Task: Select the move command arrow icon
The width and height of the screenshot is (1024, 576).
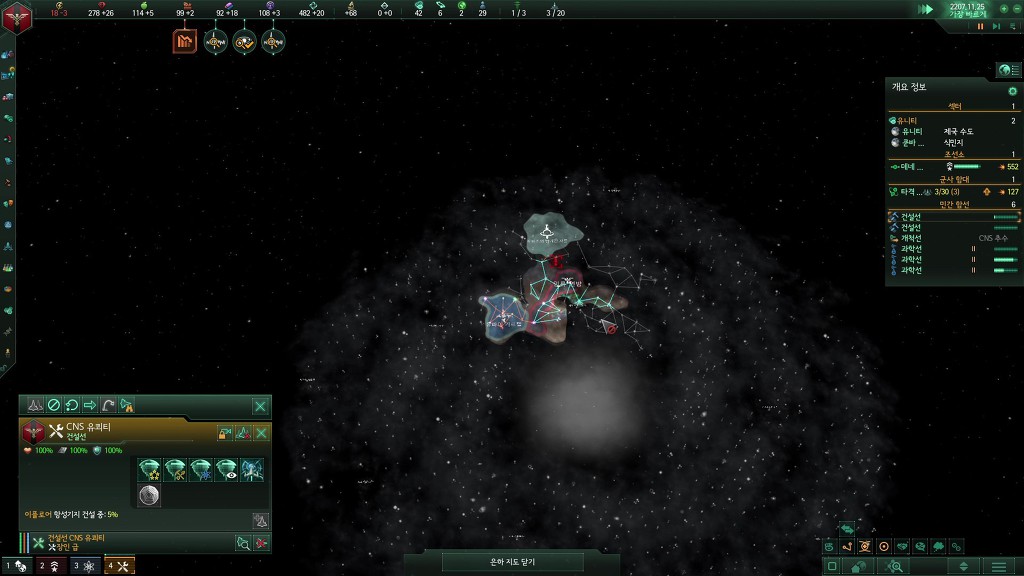Action: [x=90, y=405]
